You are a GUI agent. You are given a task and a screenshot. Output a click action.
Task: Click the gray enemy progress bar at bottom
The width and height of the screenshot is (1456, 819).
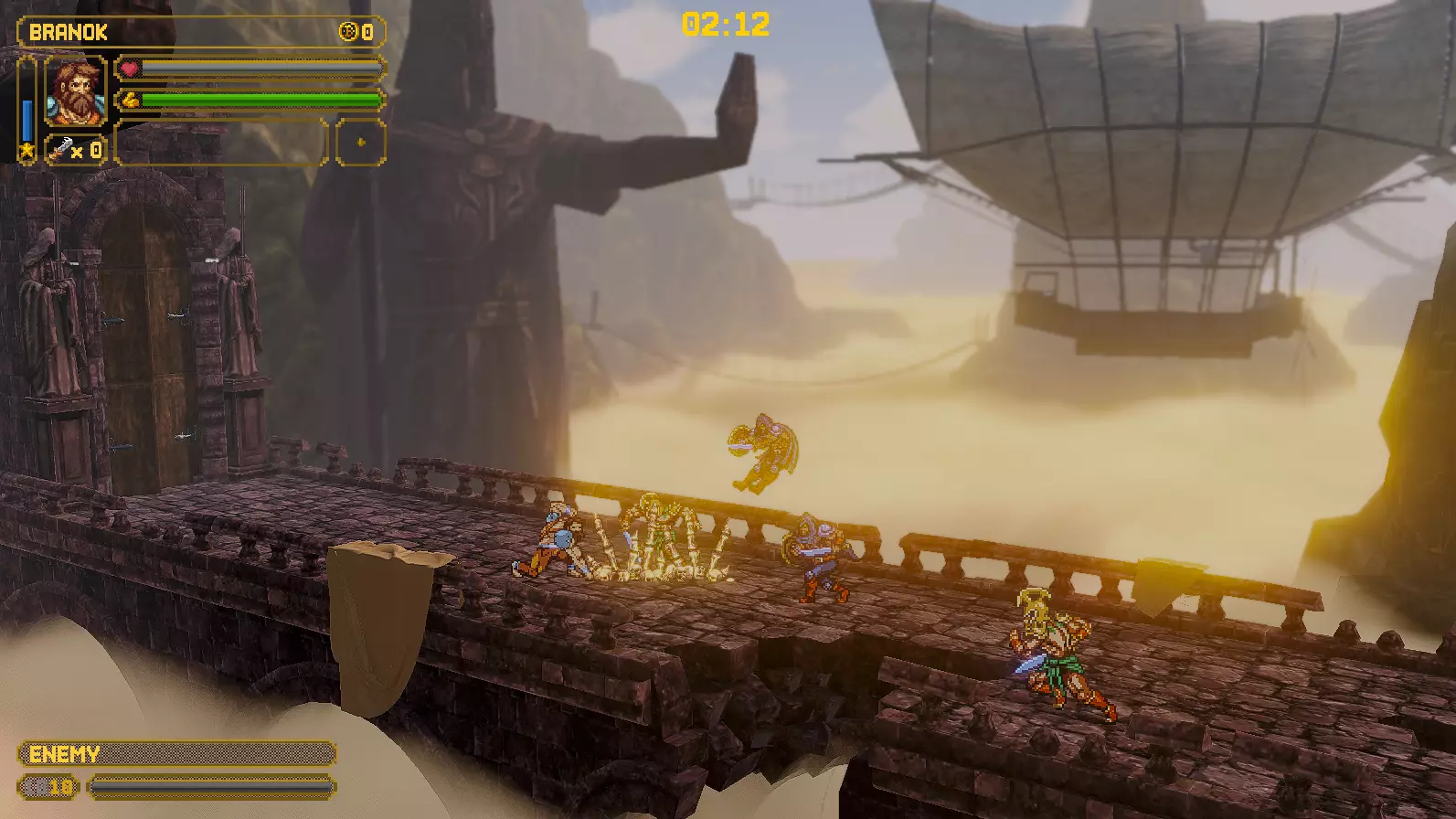210,786
